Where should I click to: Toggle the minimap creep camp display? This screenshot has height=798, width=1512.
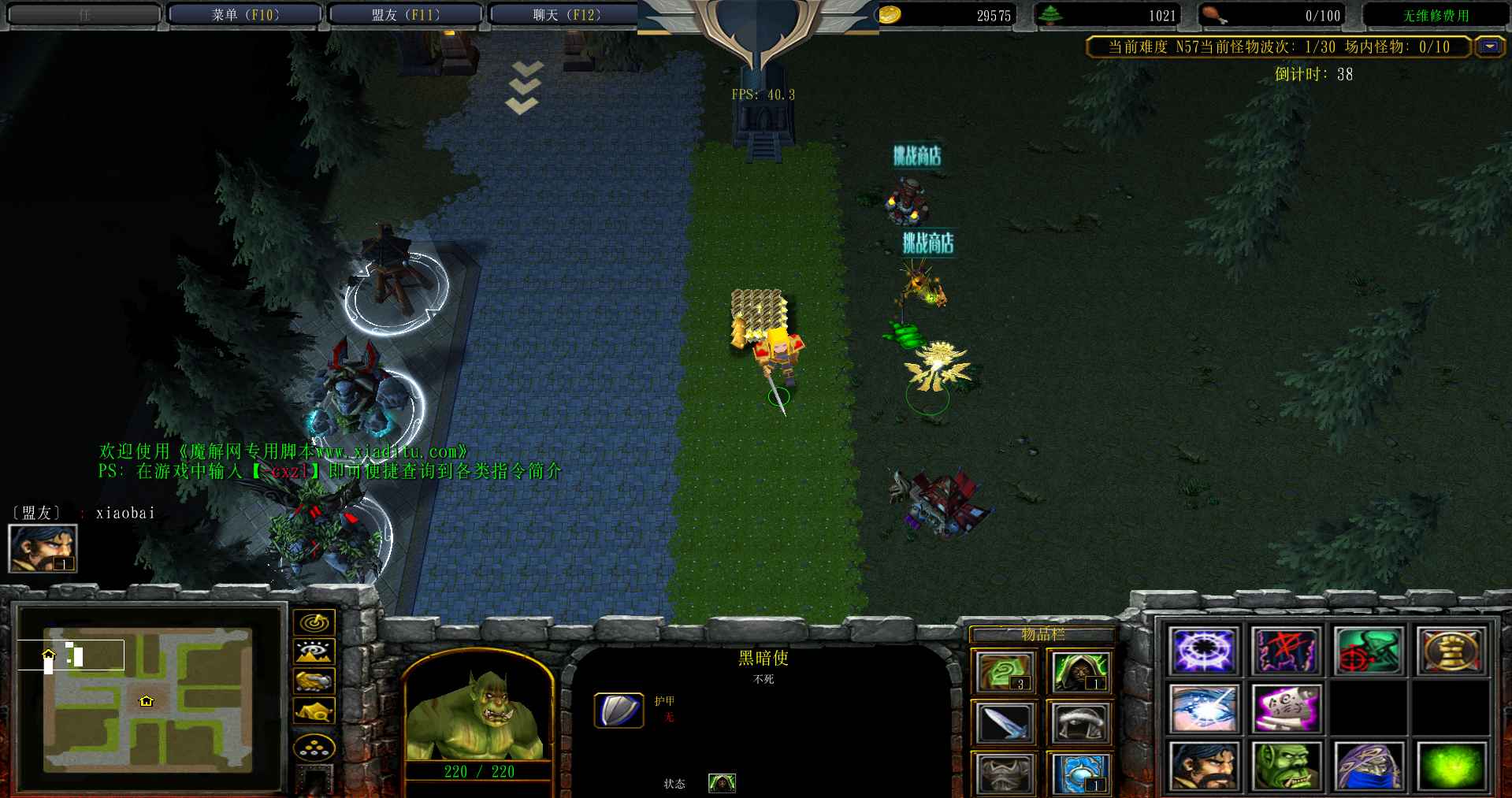314,711
